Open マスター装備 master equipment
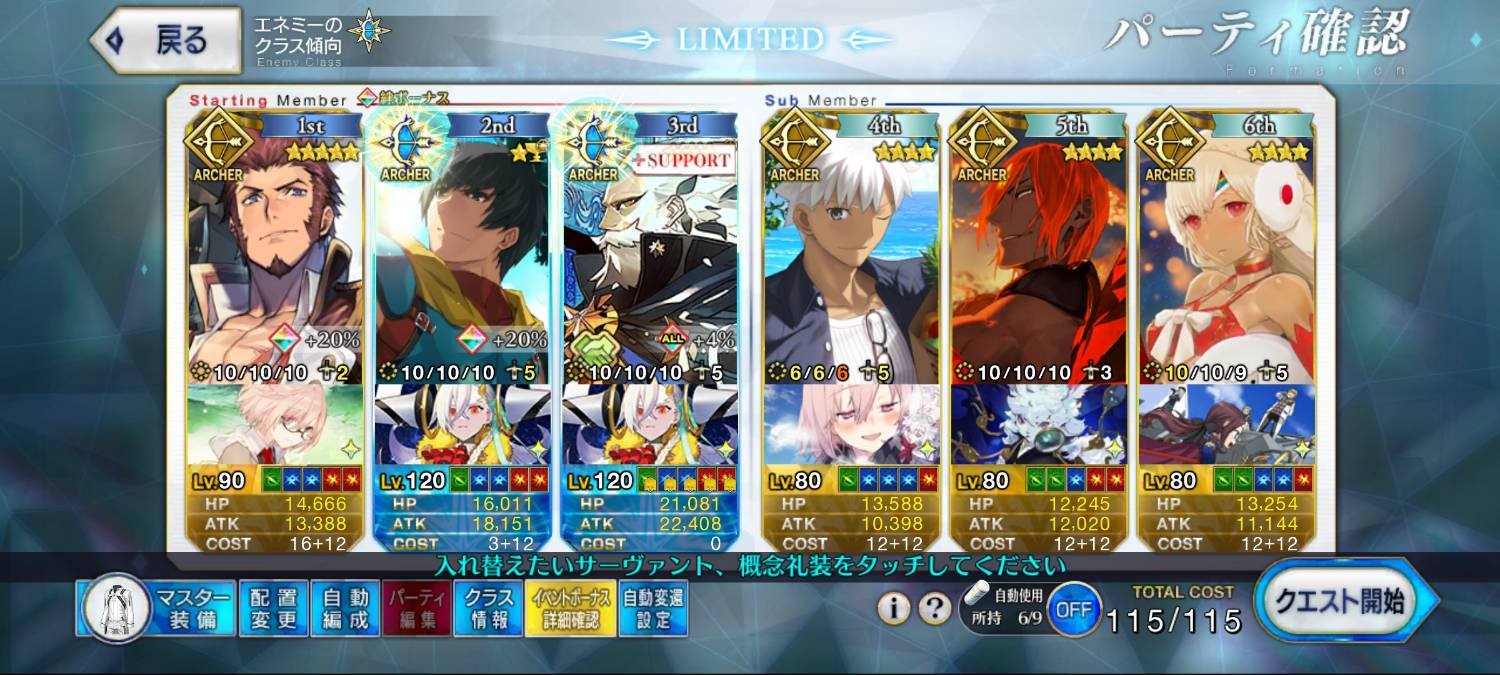Viewport: 1500px width, 675px height. click(x=156, y=608)
